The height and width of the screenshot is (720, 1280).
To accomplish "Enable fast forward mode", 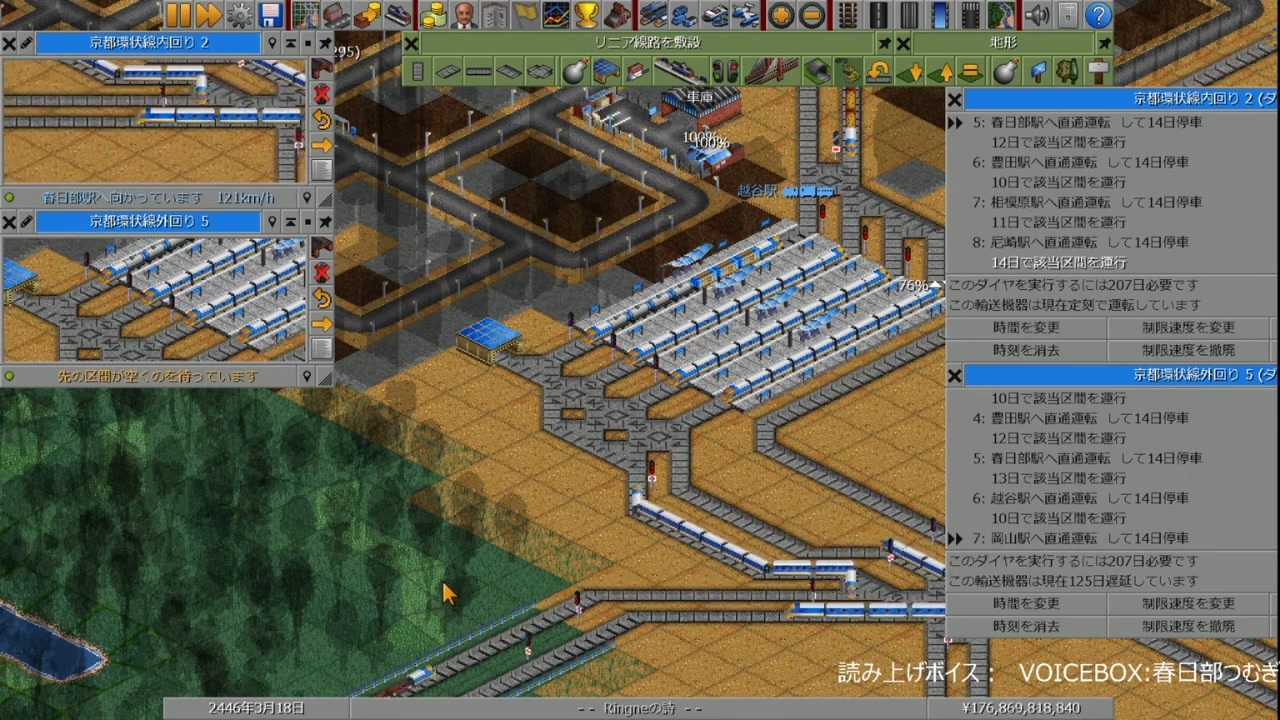I will [207, 15].
